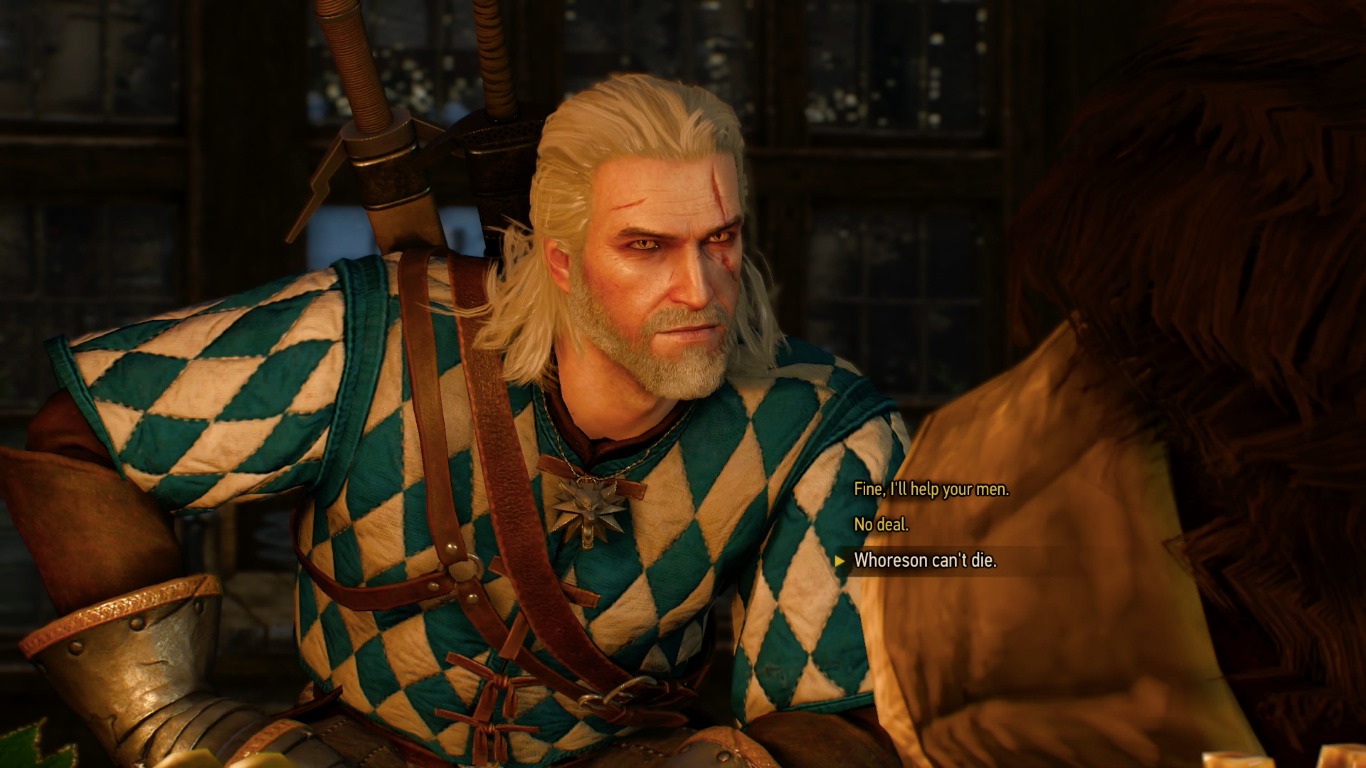Select the dialogue option 'Whoreson can't die.'
The height and width of the screenshot is (768, 1366).
[930, 561]
